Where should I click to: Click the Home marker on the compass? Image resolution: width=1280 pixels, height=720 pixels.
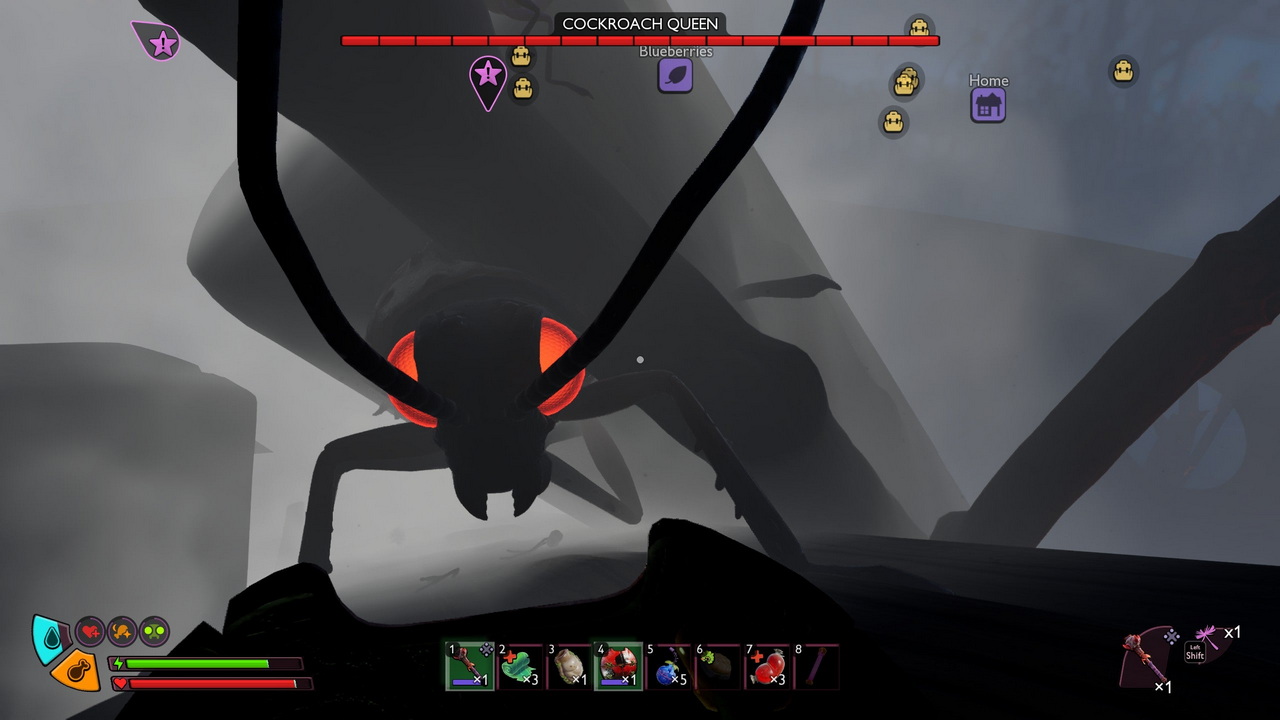tap(988, 105)
